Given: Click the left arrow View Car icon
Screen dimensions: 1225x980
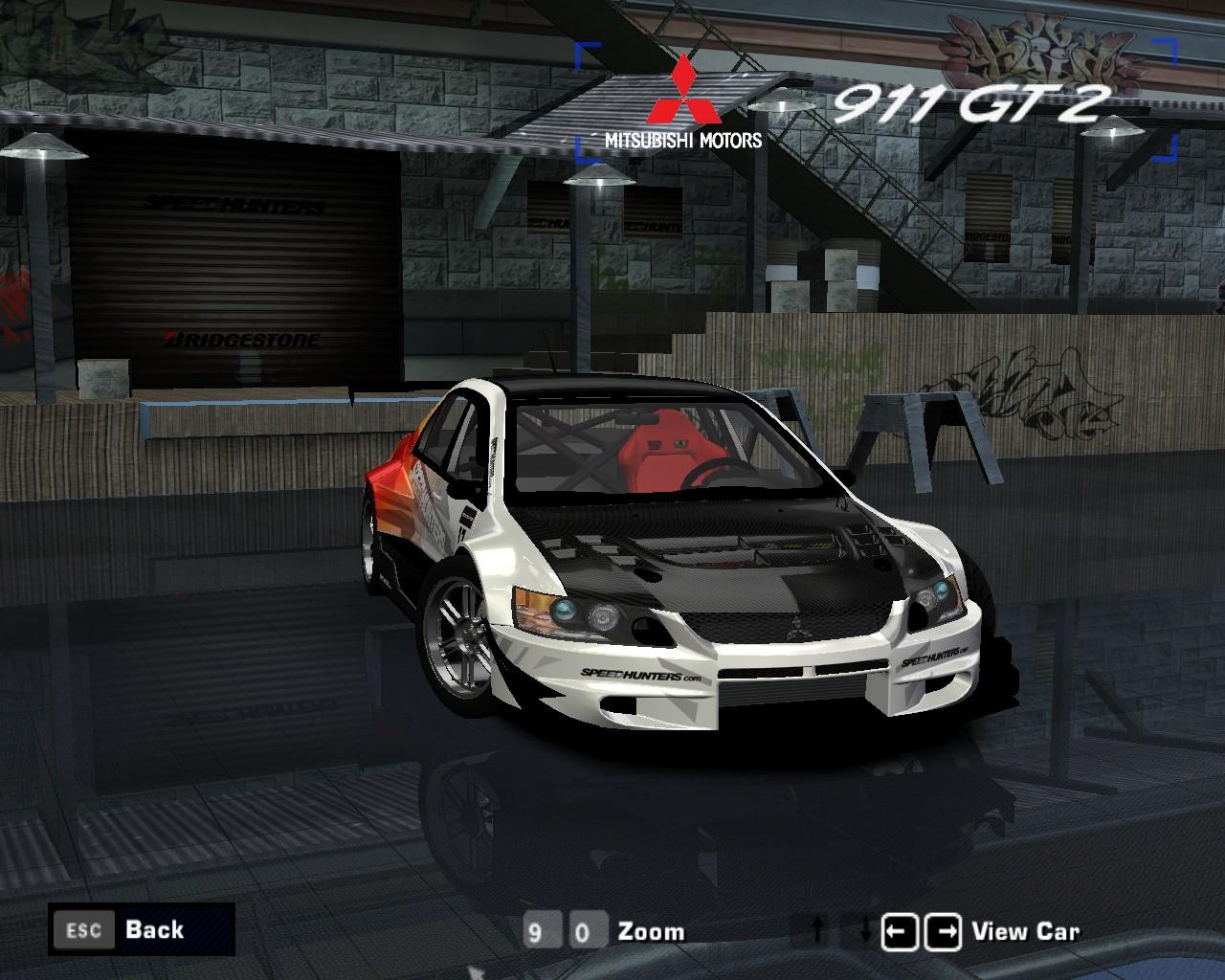Looking at the screenshot, I should (x=901, y=928).
